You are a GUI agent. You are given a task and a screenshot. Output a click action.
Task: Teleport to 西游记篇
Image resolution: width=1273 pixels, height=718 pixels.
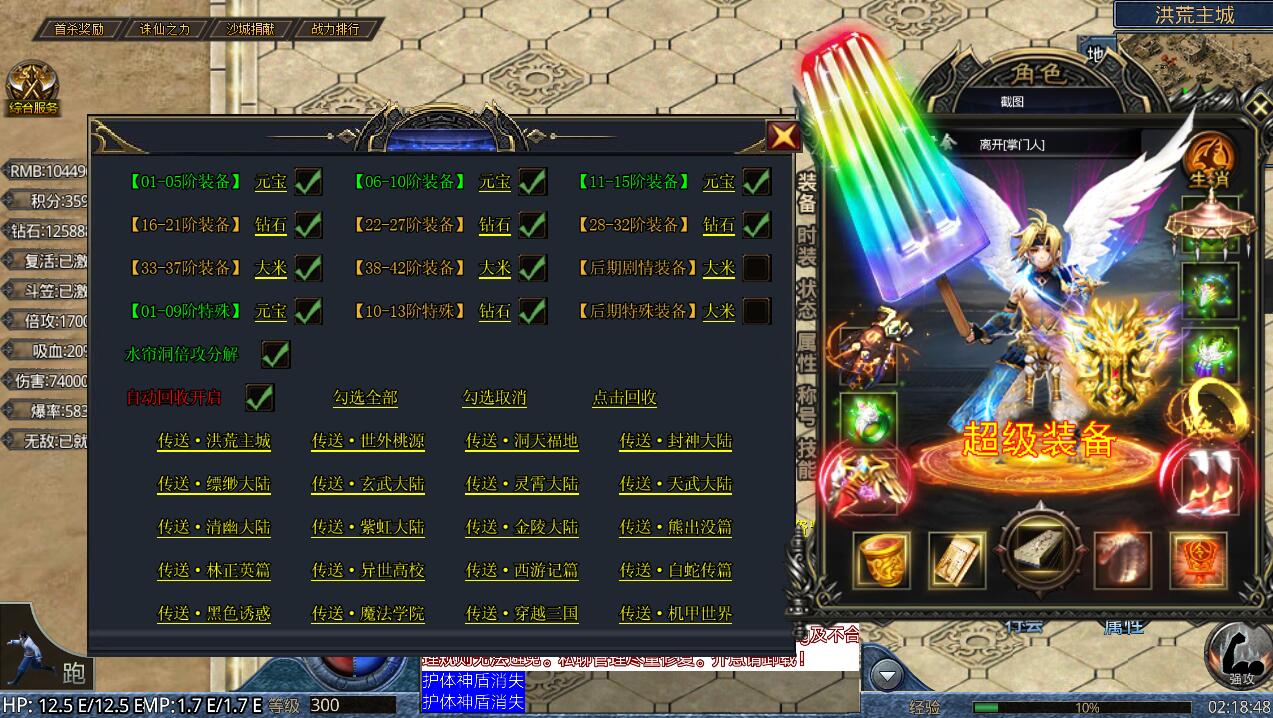pyautogui.click(x=522, y=570)
